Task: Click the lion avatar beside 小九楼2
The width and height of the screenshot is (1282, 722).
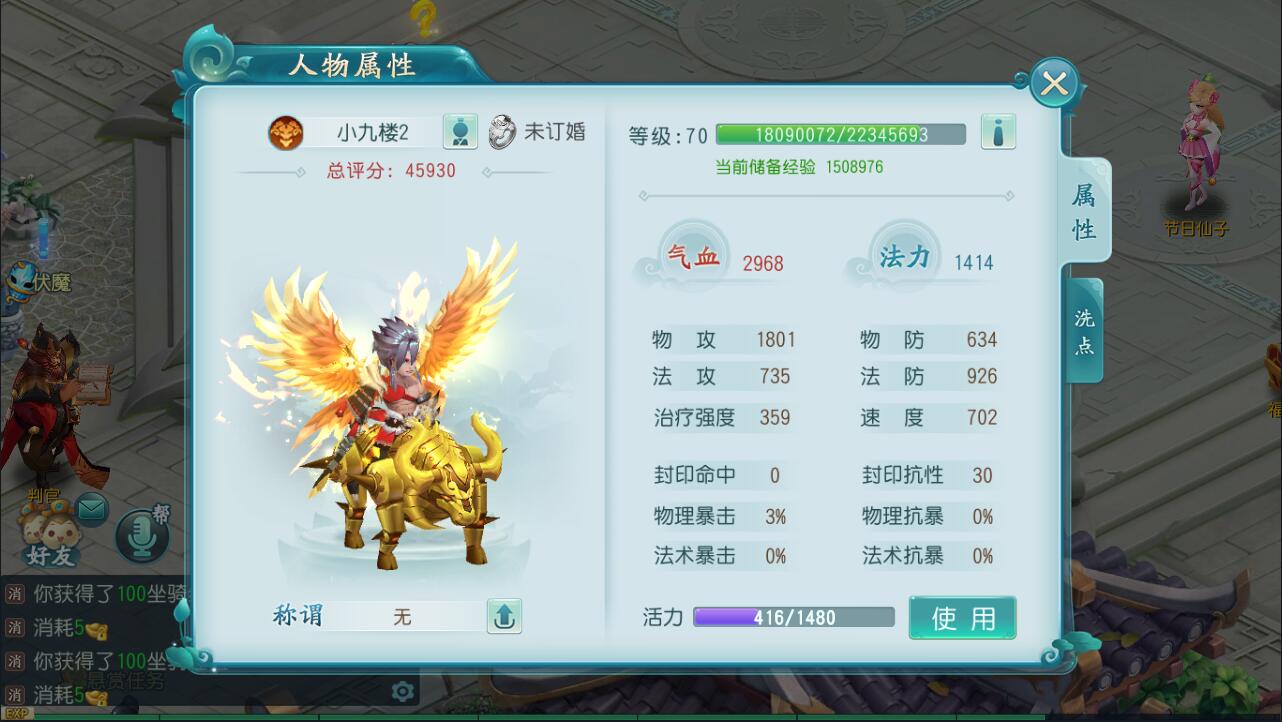Action: 287,131
